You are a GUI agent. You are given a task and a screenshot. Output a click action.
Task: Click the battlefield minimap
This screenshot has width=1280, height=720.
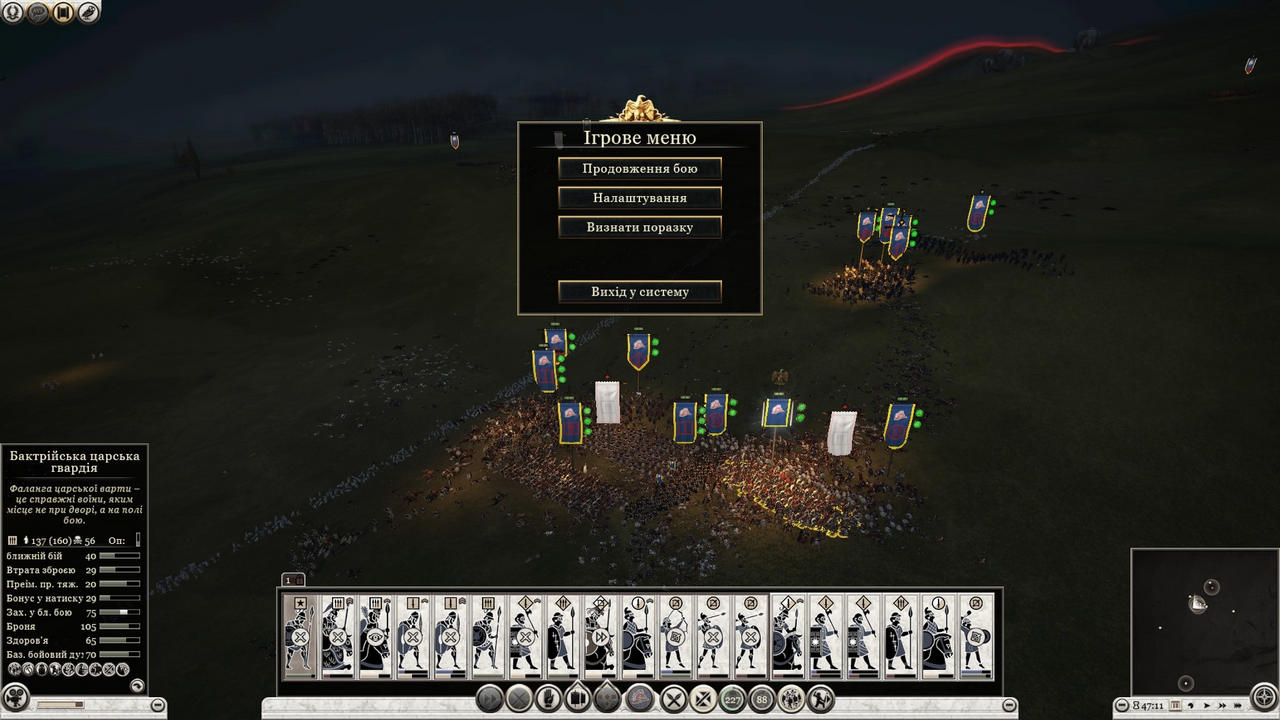pyautogui.click(x=1204, y=618)
